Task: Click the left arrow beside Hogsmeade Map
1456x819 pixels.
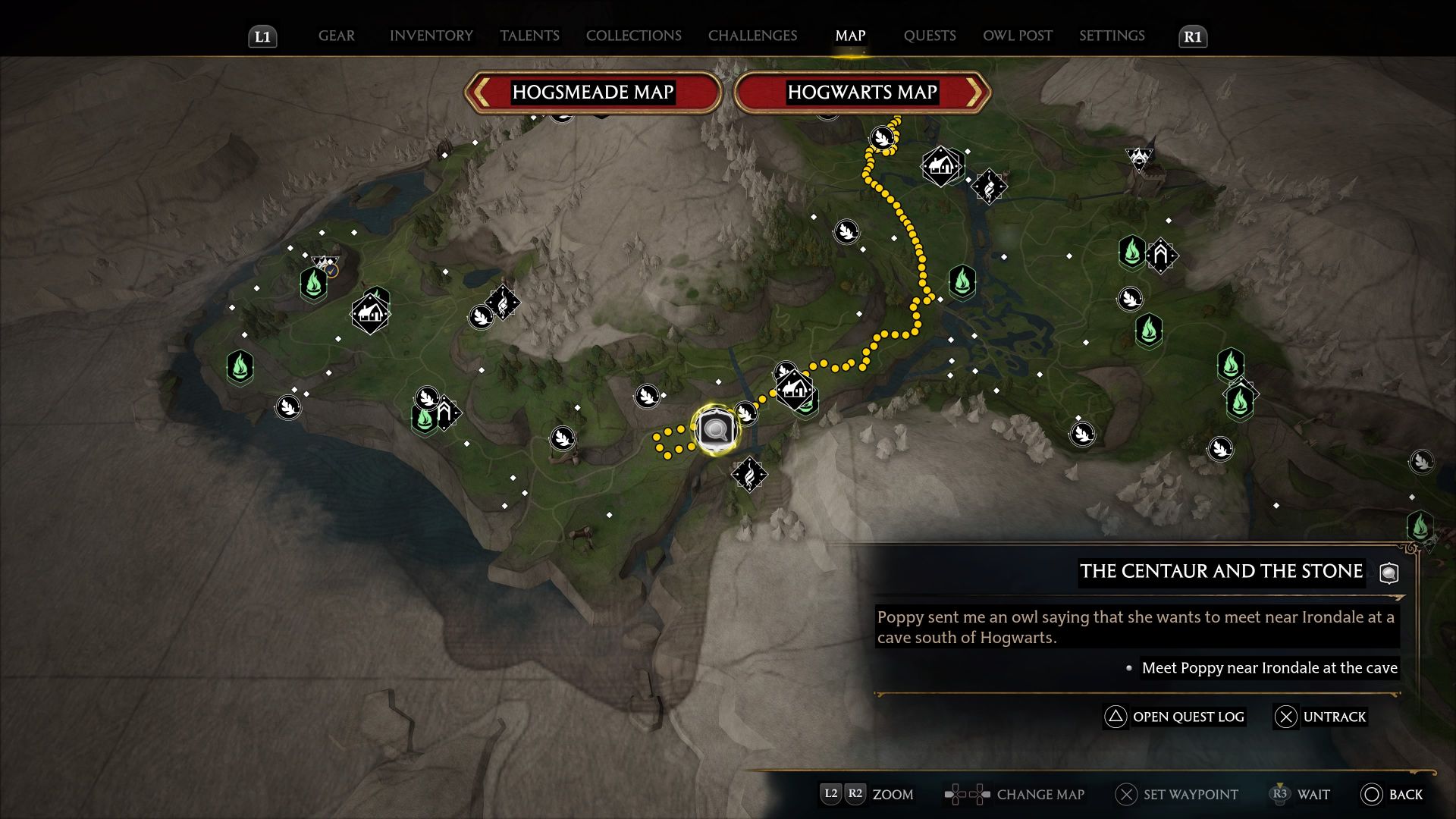Action: (481, 93)
